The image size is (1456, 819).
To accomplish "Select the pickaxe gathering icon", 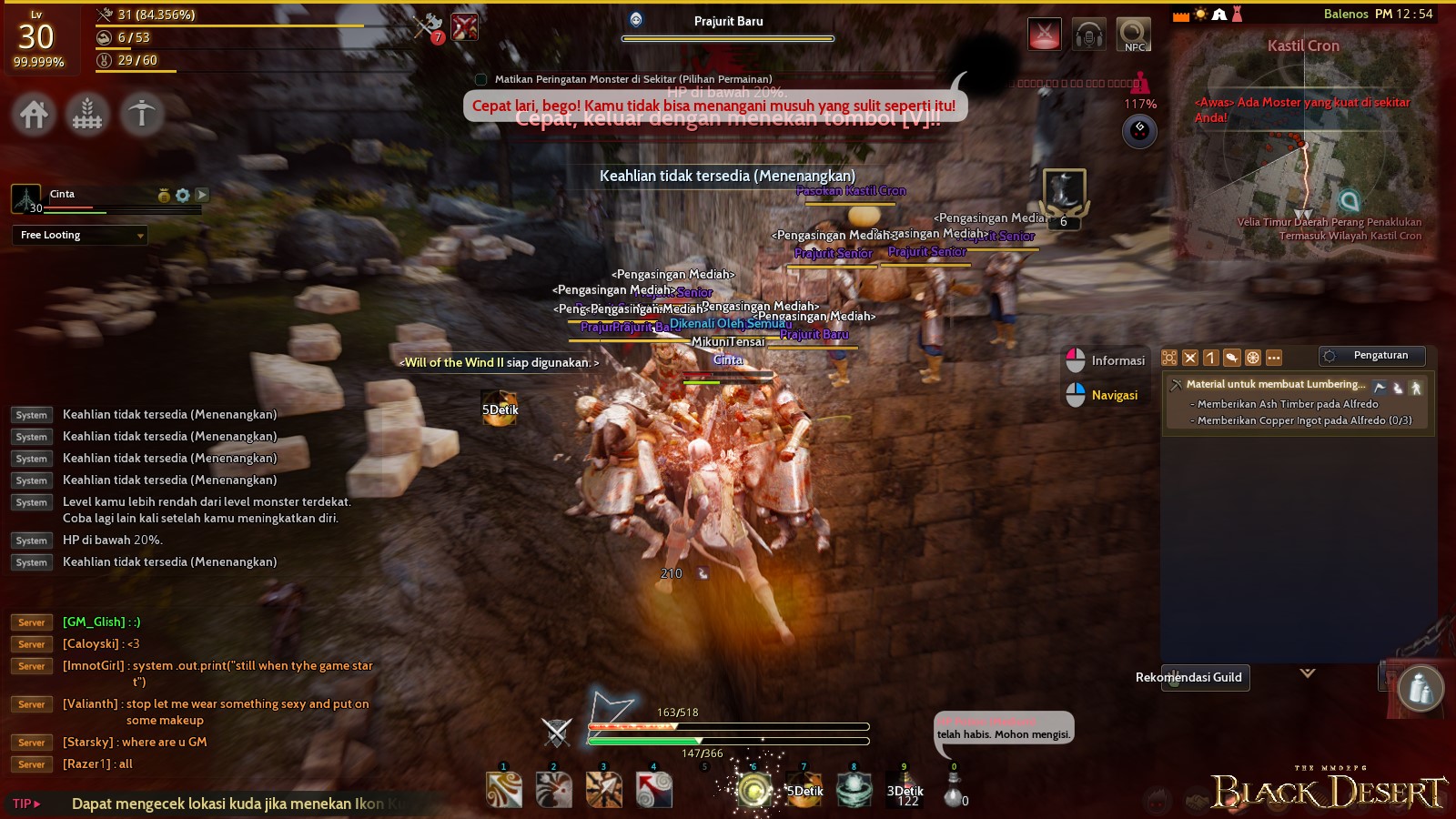I will click(141, 115).
